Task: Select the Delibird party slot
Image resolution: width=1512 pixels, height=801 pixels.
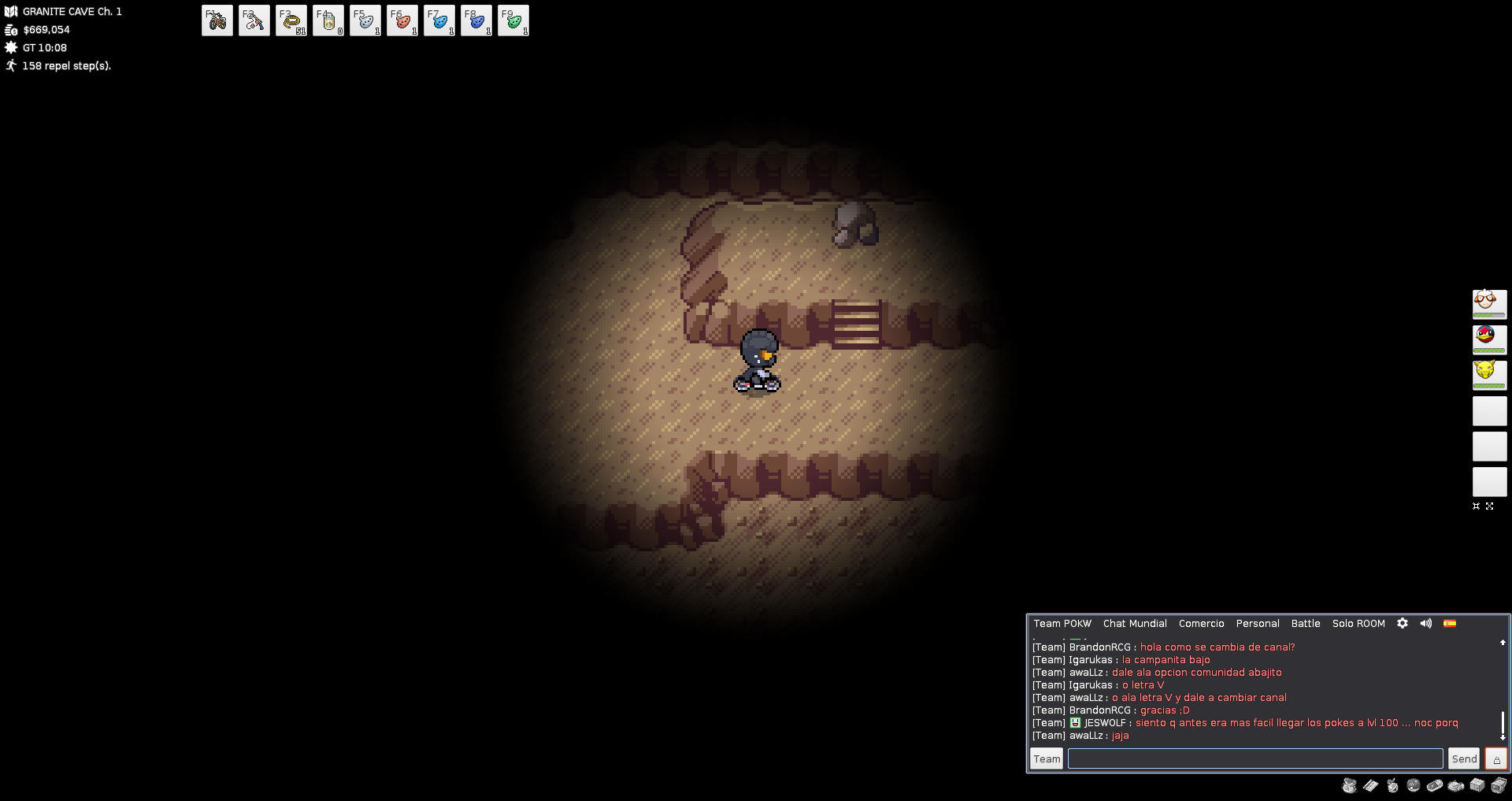Action: pos(1489,339)
